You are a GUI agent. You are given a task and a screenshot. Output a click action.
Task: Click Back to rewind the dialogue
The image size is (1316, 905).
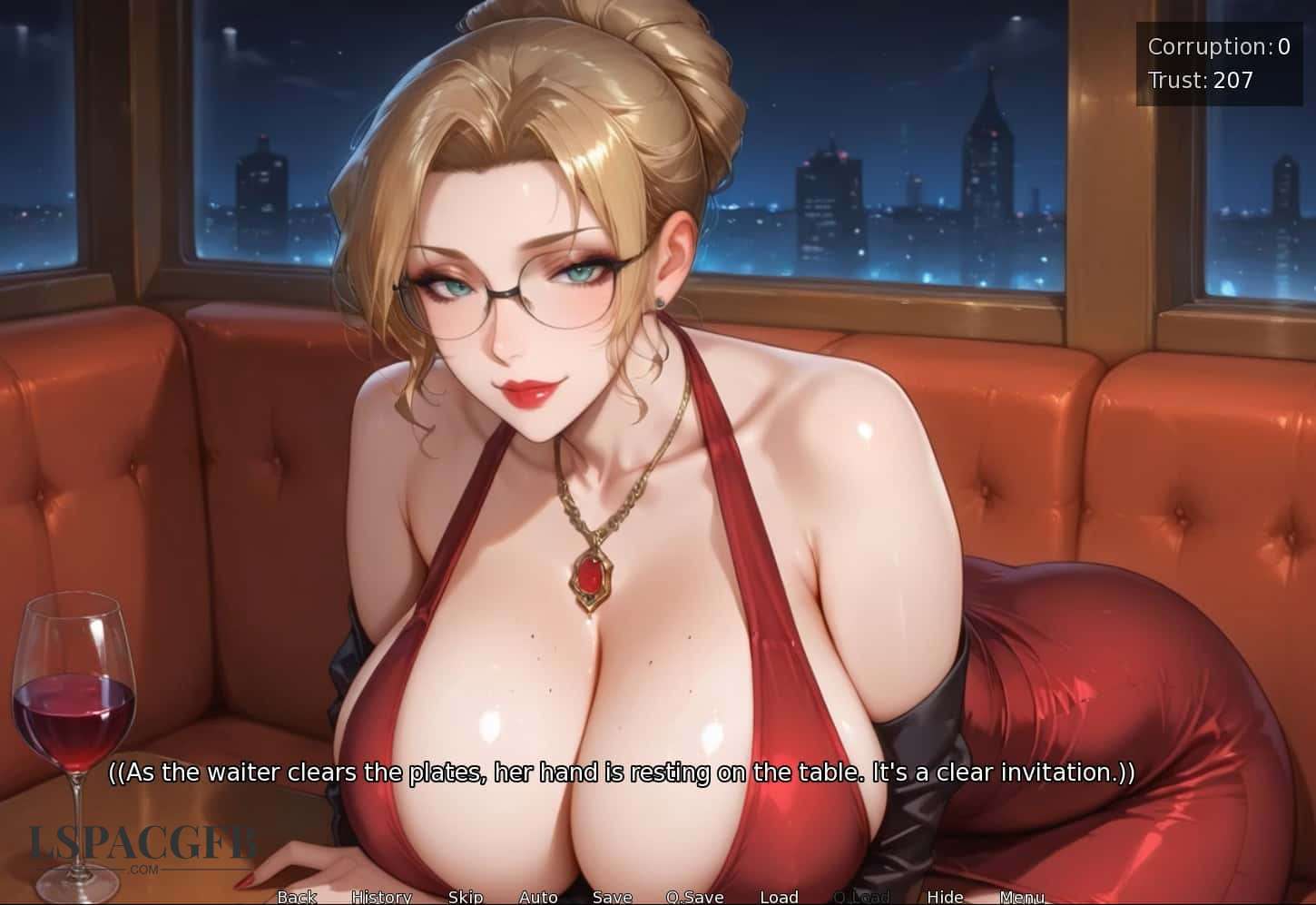[x=297, y=897]
